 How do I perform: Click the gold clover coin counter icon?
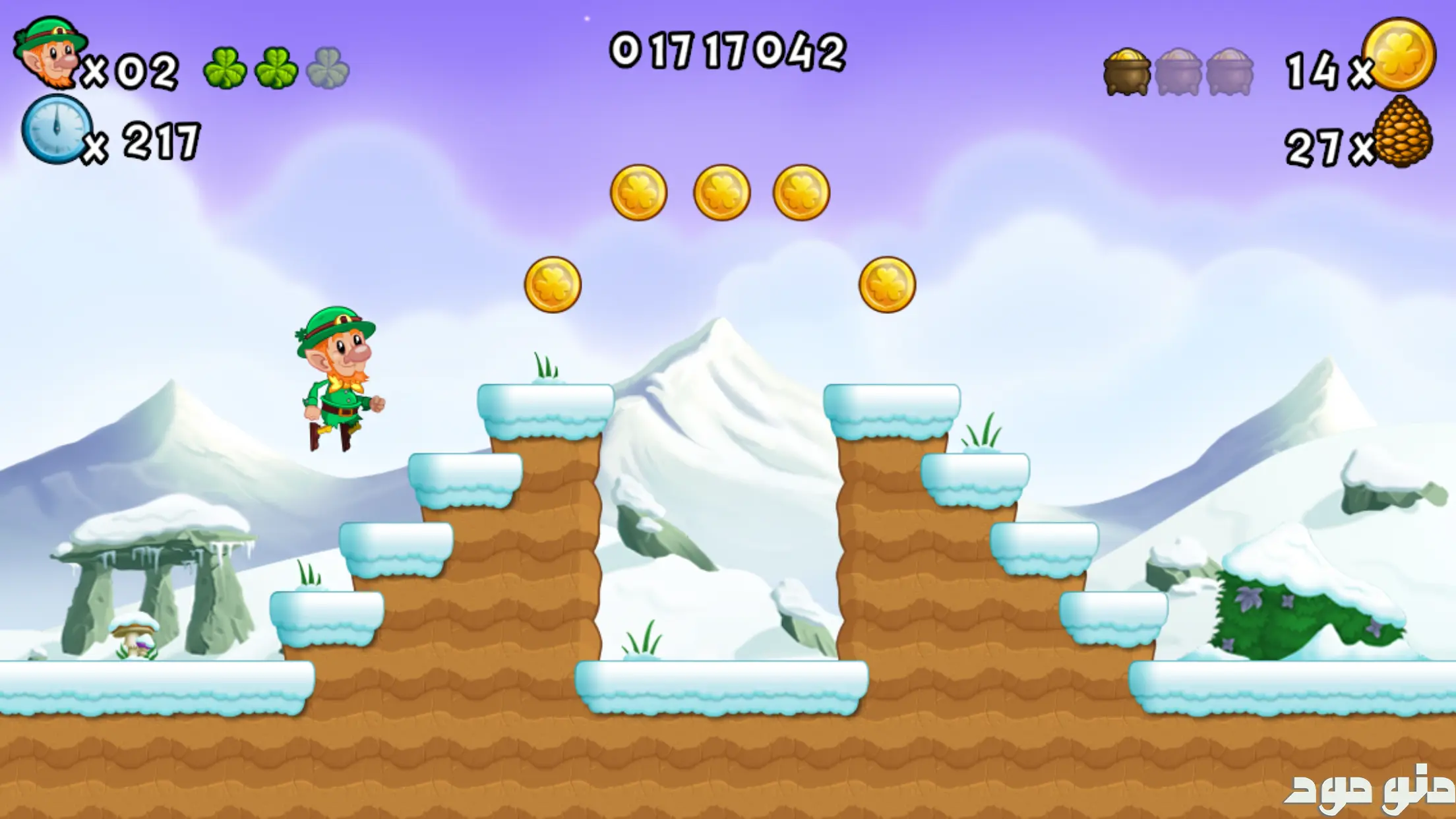[x=1399, y=55]
